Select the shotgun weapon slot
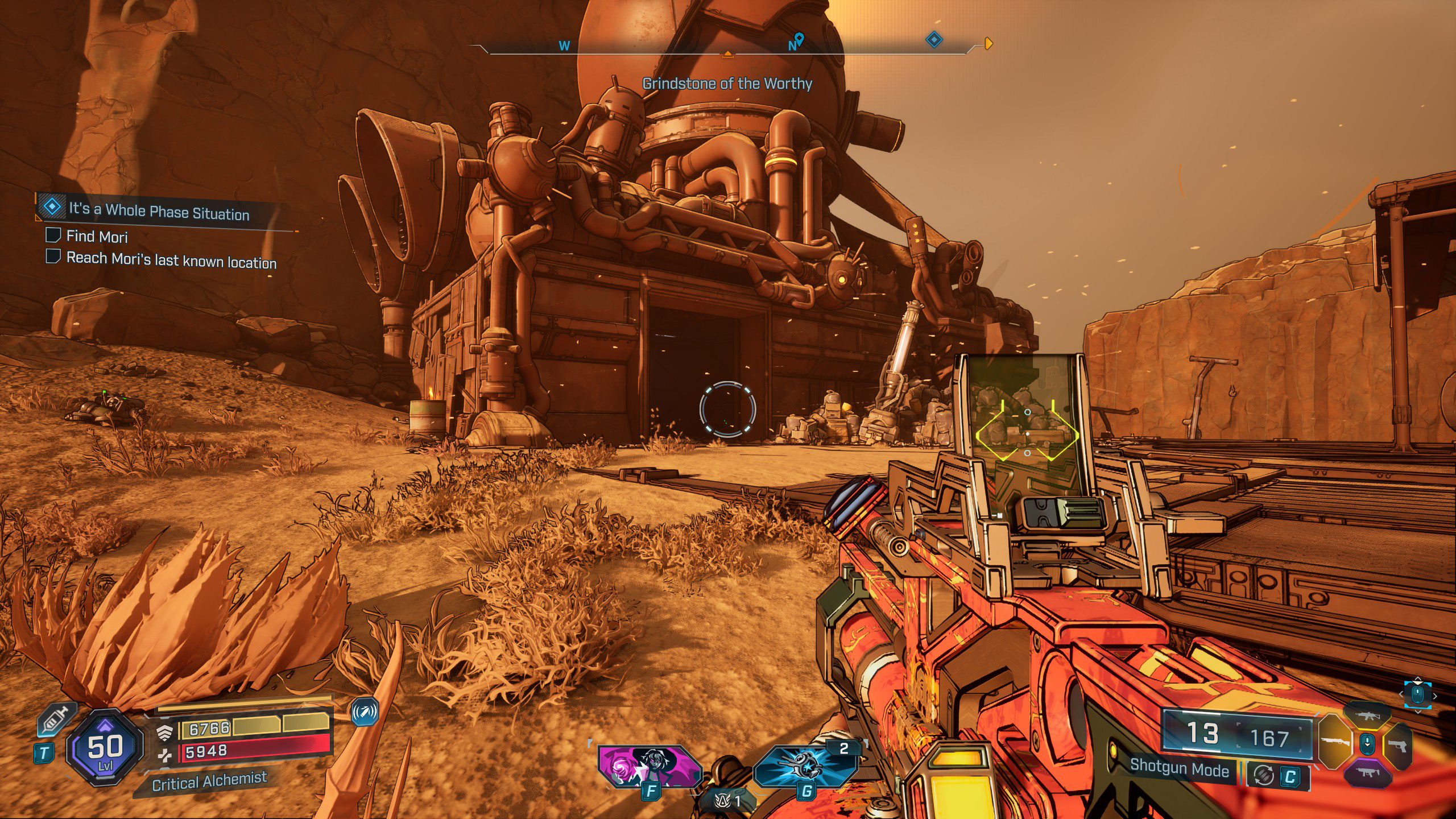This screenshot has height=819, width=1456. point(1334,741)
